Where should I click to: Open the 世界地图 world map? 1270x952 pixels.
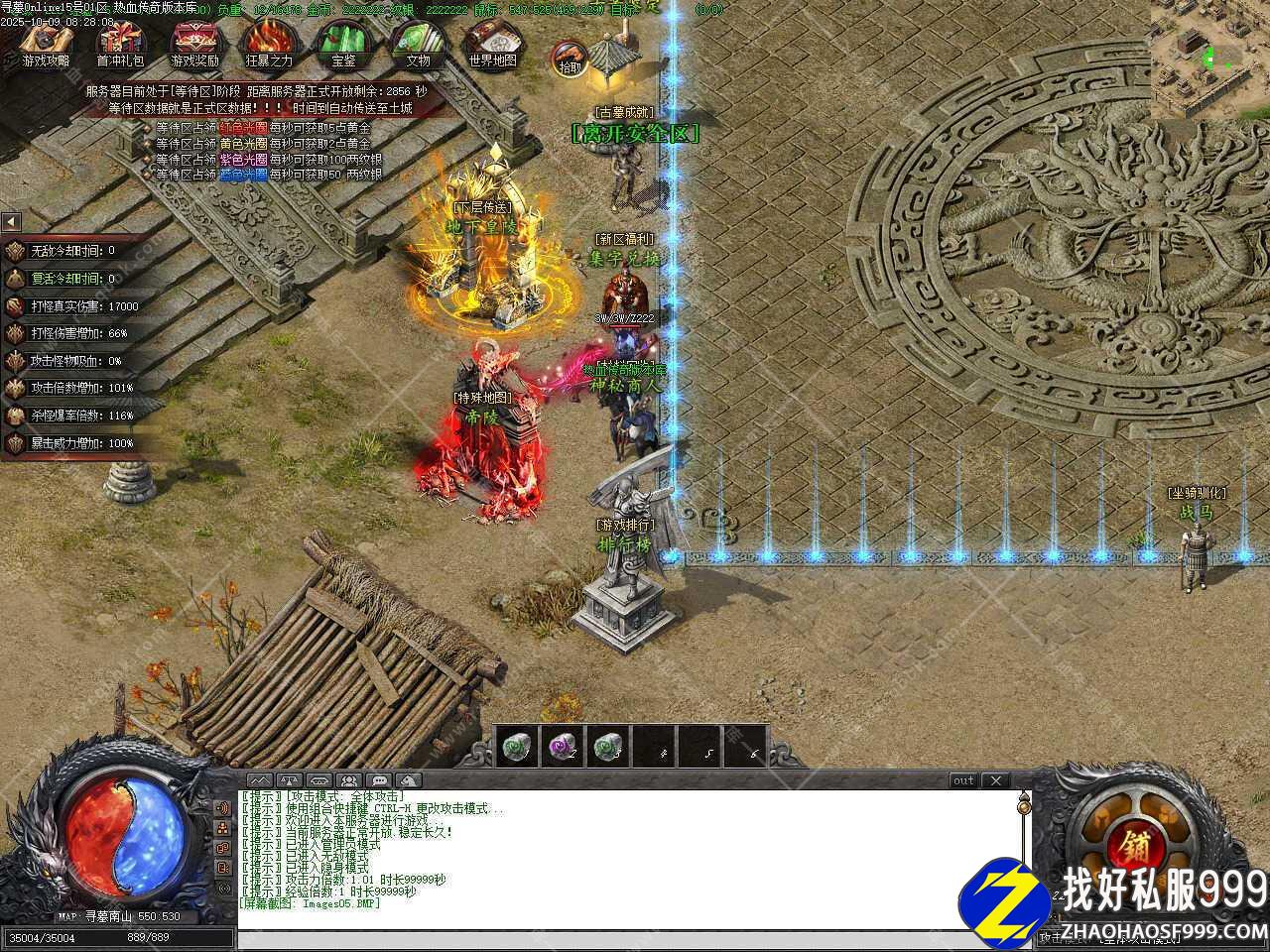point(492,41)
